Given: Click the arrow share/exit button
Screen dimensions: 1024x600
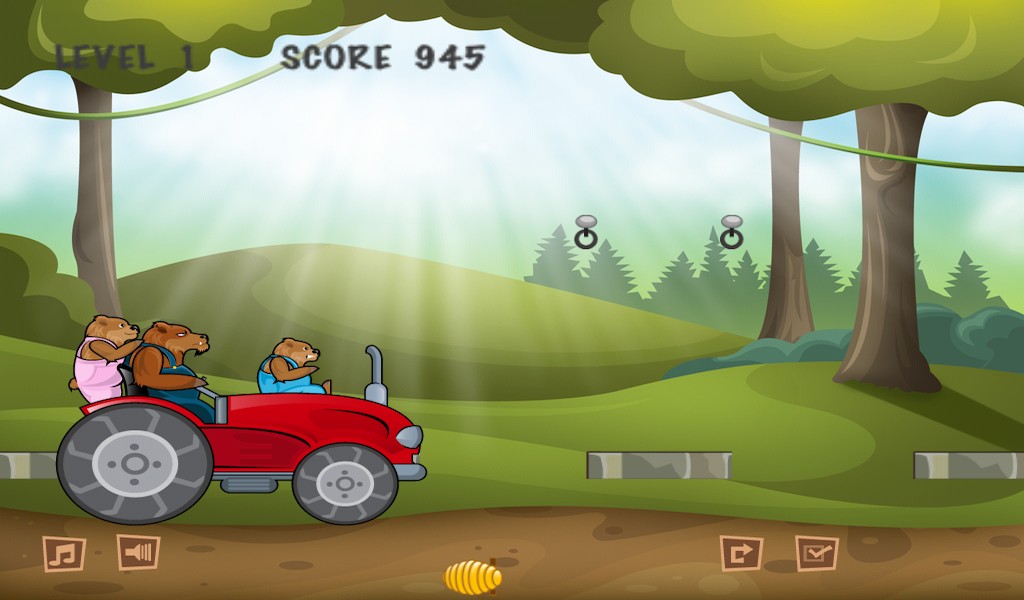Looking at the screenshot, I should coord(741,553).
